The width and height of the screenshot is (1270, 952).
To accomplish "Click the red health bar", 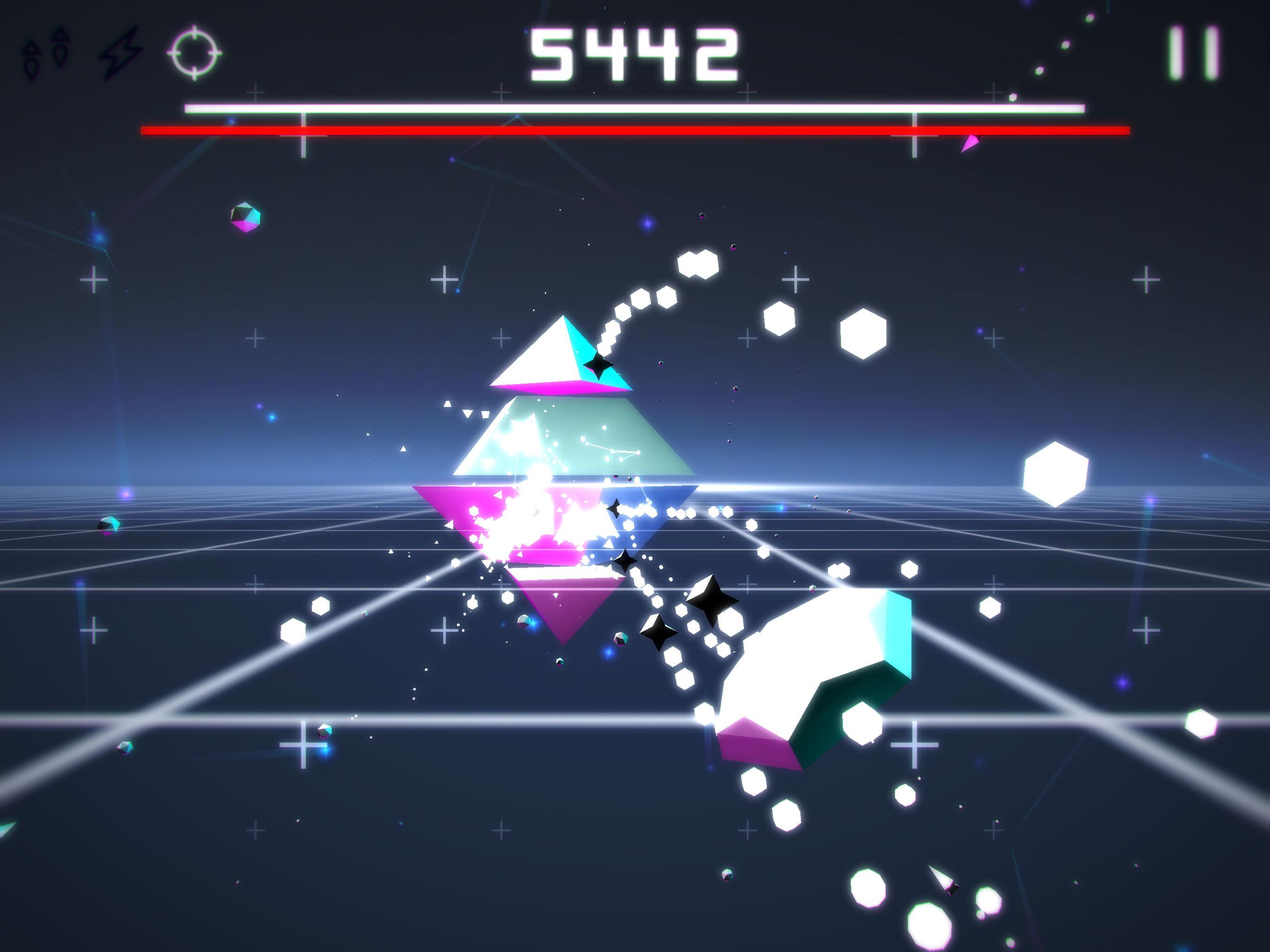I will 632,131.
